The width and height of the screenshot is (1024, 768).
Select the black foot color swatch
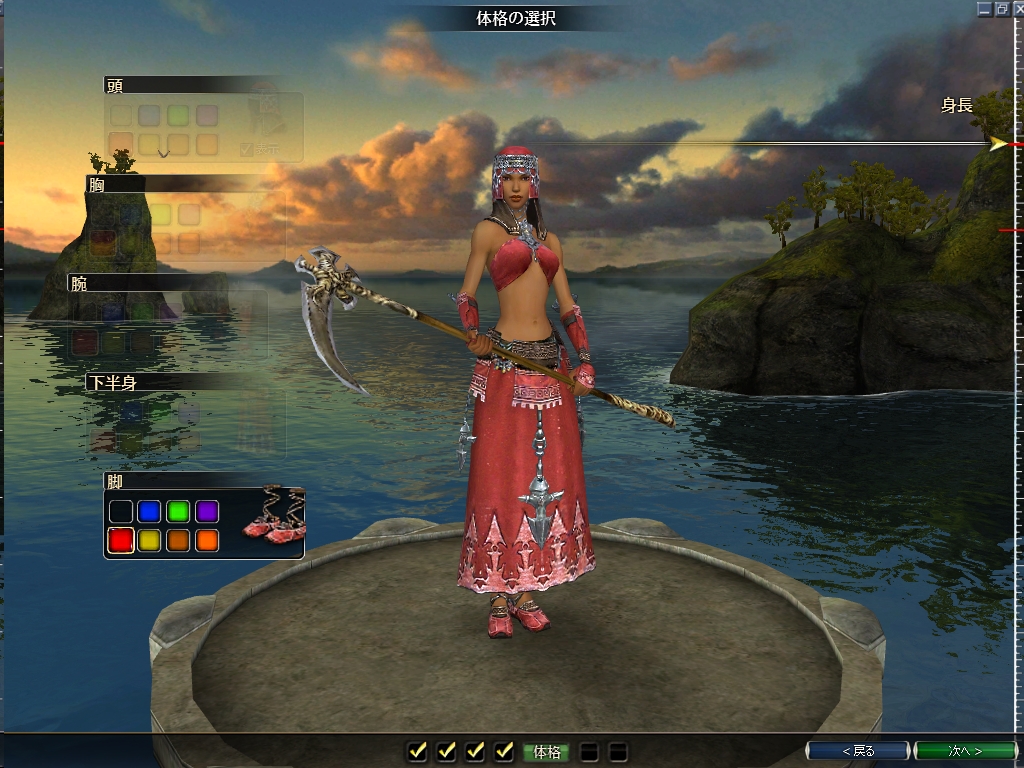[x=121, y=512]
